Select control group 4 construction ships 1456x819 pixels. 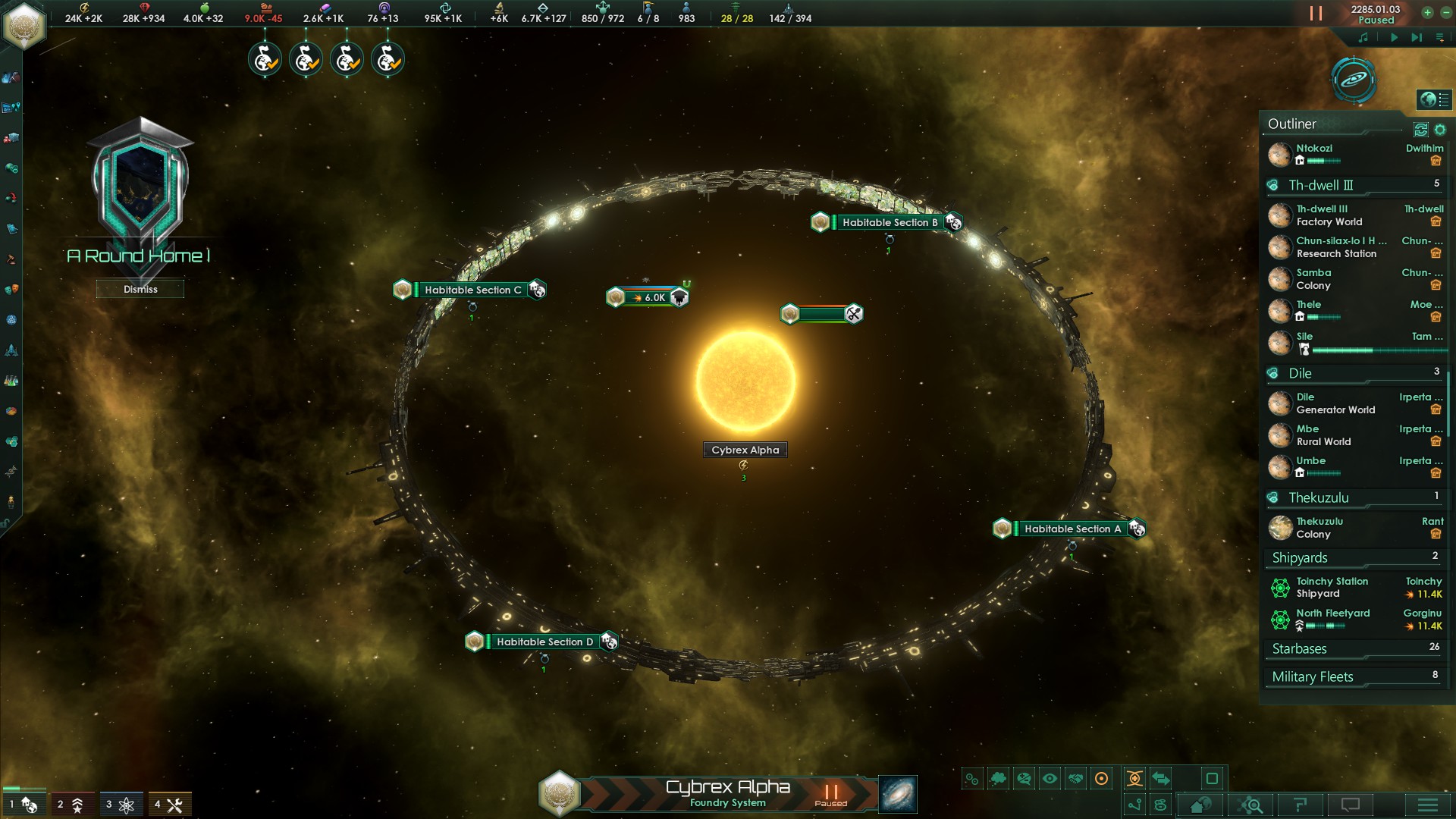tap(169, 804)
